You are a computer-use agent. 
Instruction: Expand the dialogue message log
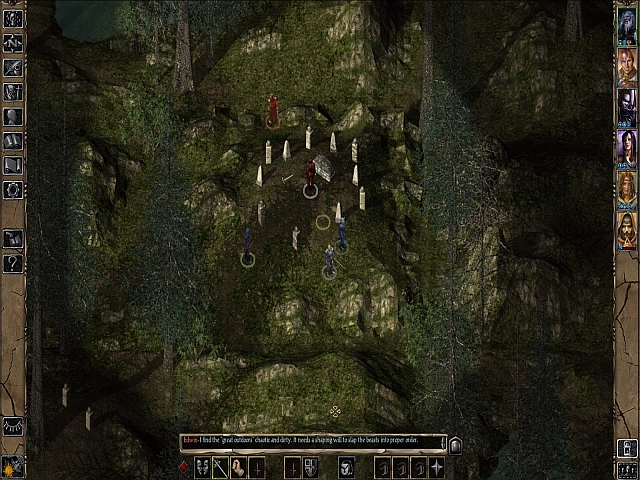455,445
